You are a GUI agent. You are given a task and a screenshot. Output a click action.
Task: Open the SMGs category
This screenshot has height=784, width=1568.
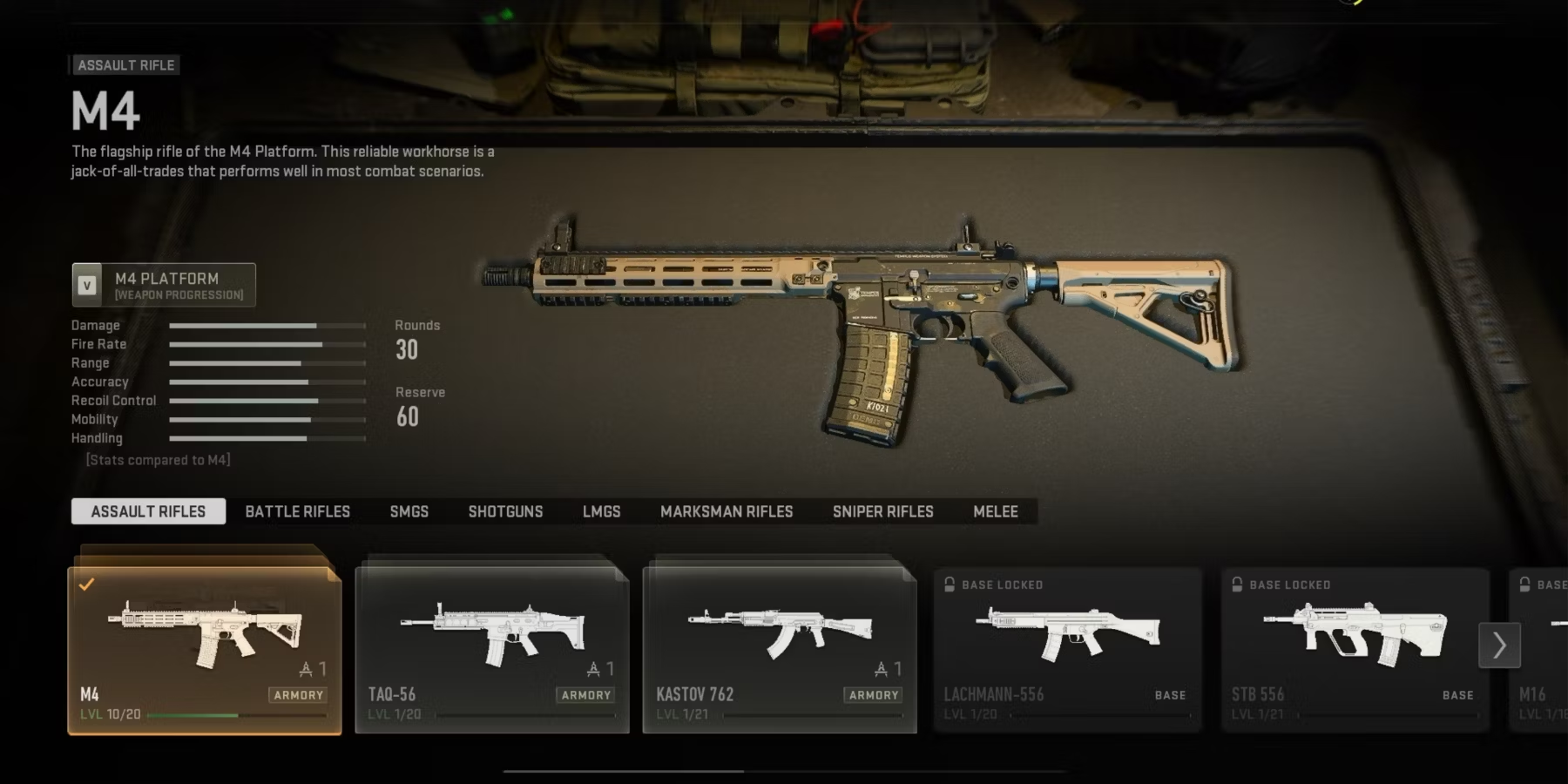point(409,511)
